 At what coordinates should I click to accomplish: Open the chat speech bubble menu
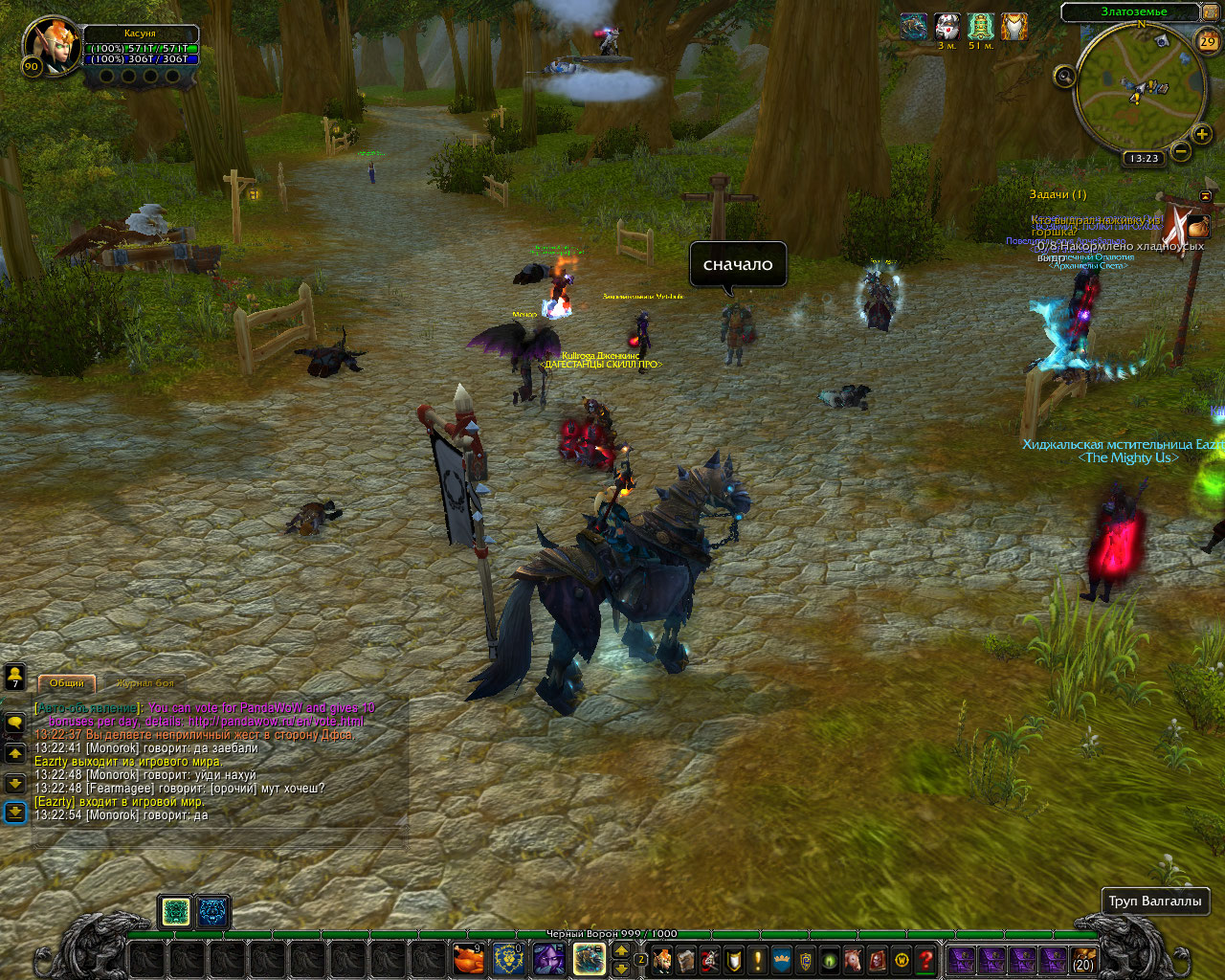click(x=15, y=723)
